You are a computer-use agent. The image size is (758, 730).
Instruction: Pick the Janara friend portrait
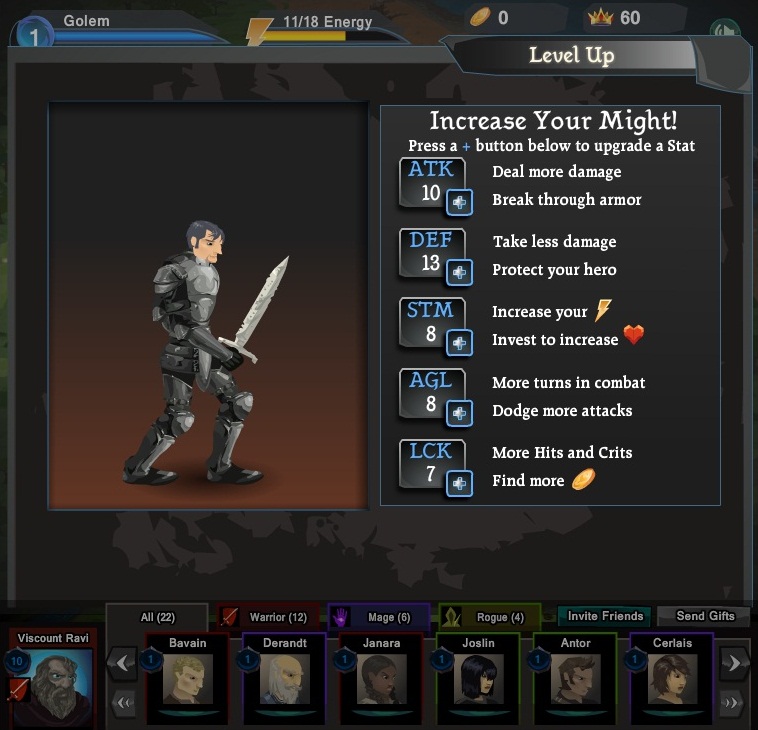[x=381, y=679]
